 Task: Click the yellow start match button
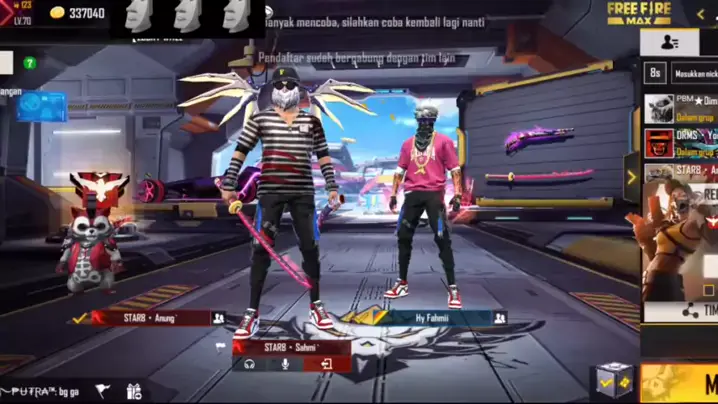[690, 384]
